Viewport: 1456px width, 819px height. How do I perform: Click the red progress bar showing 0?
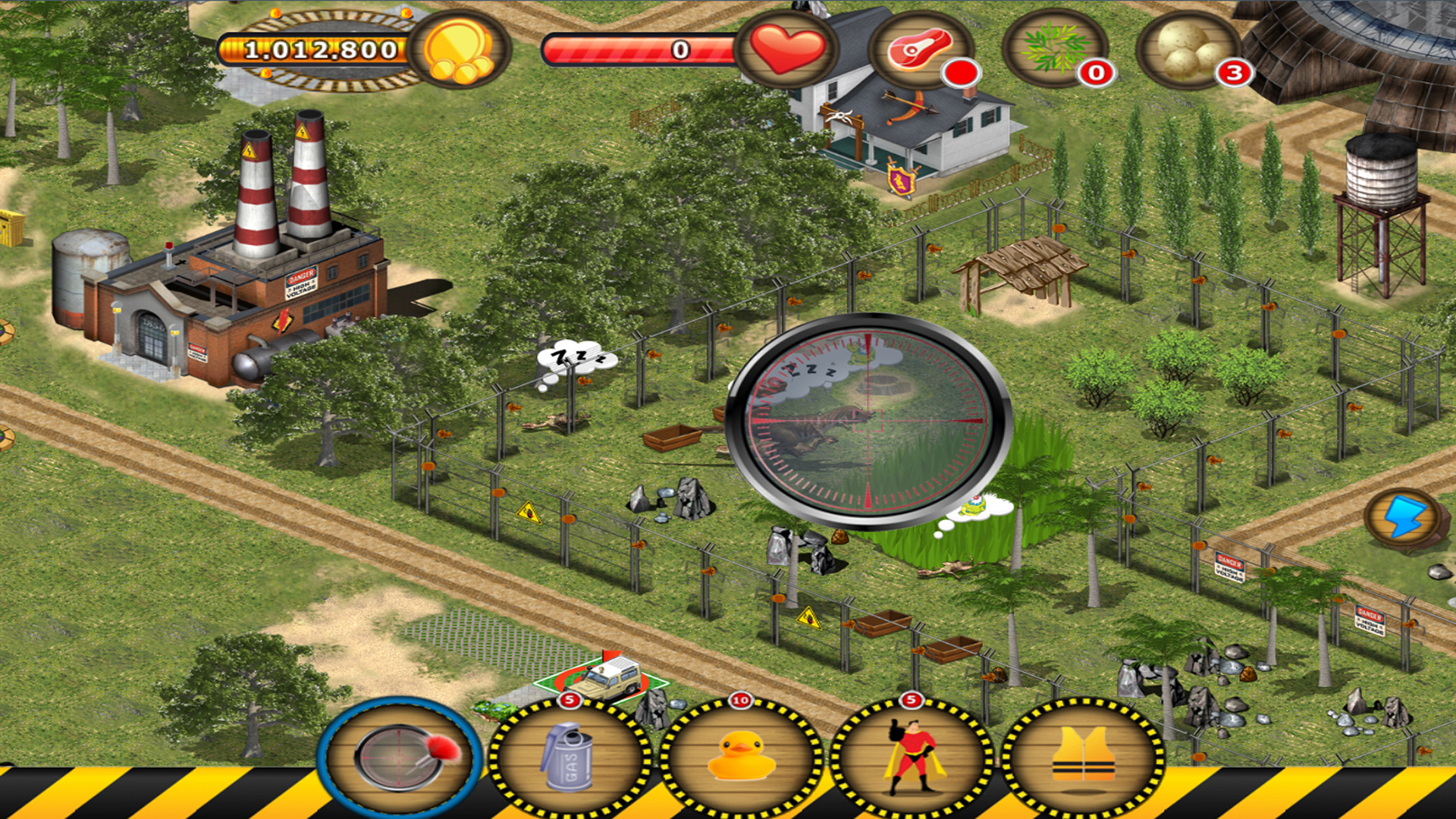641,49
